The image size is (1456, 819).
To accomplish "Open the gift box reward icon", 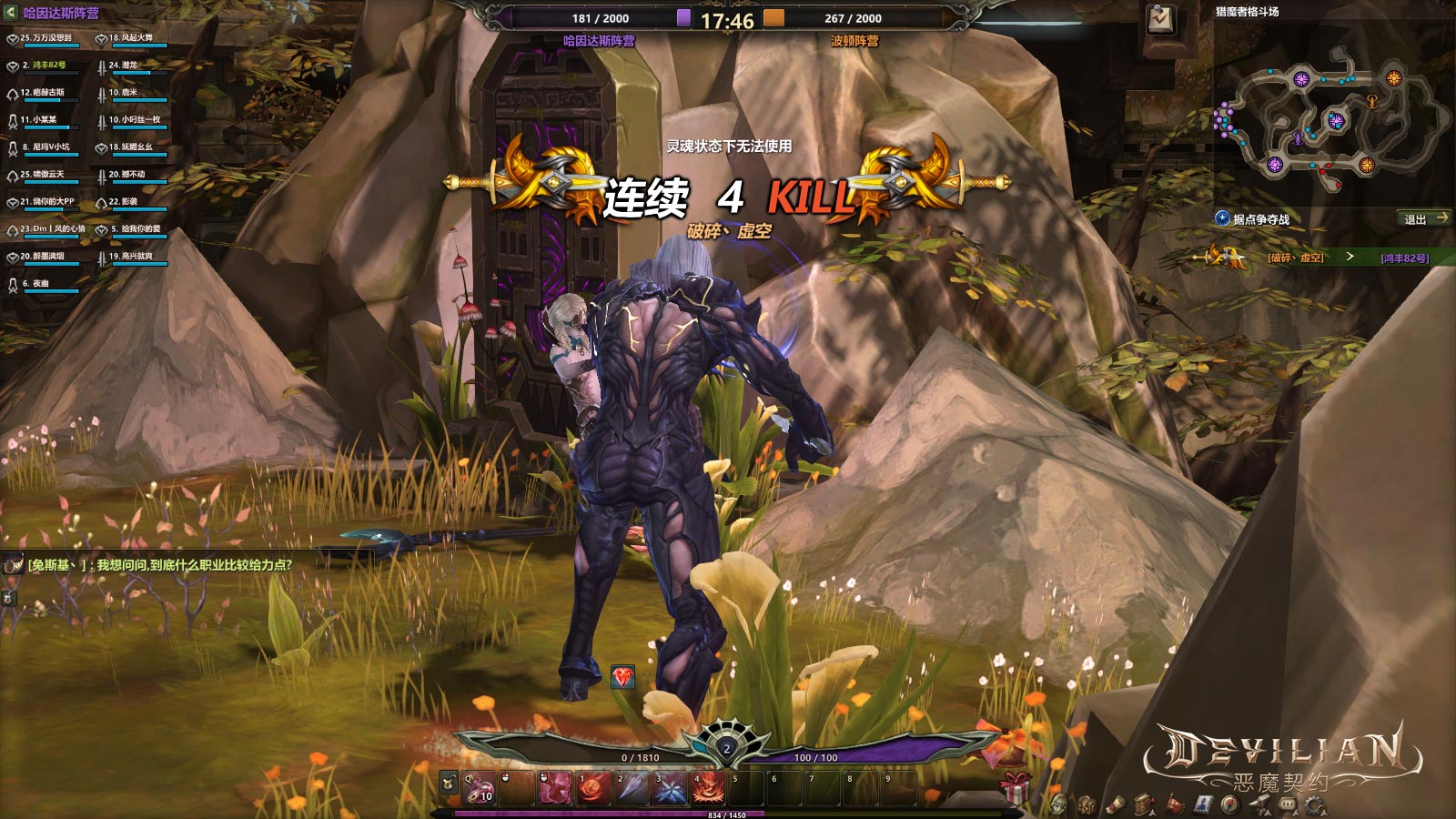I will [x=1016, y=786].
